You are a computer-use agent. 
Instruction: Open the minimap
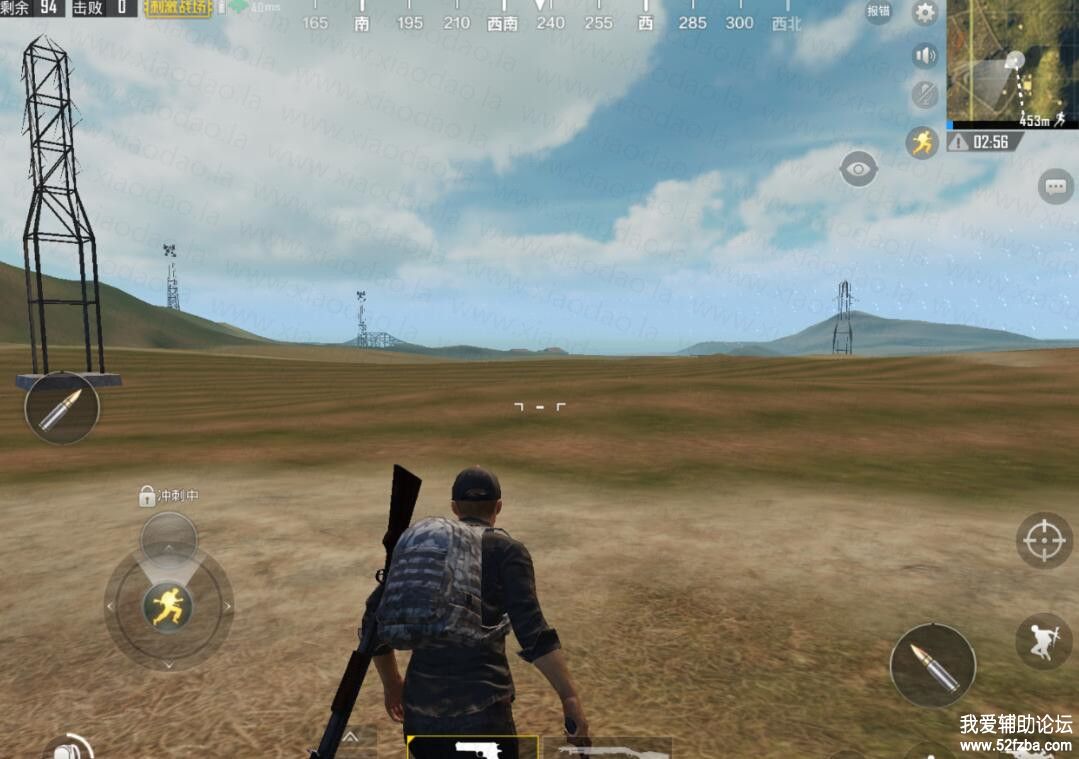coord(1012,62)
